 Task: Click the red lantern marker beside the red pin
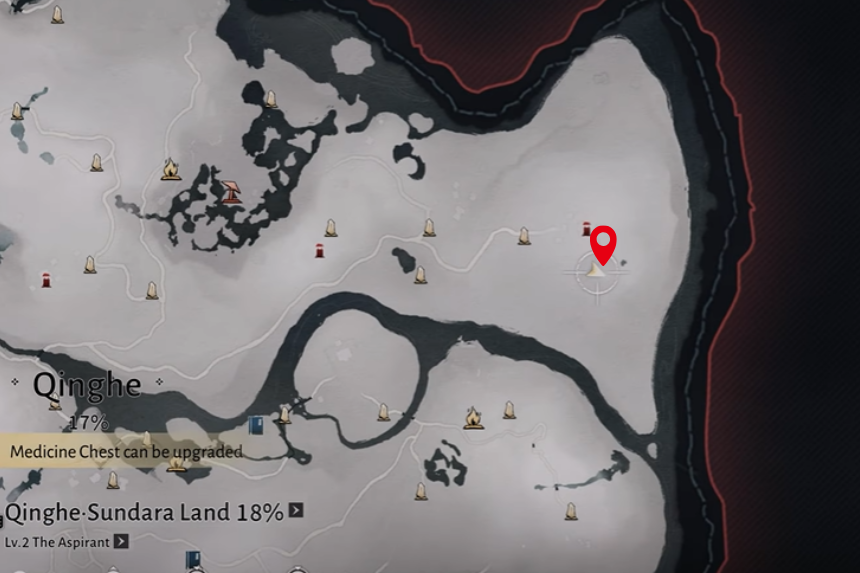[x=586, y=229]
